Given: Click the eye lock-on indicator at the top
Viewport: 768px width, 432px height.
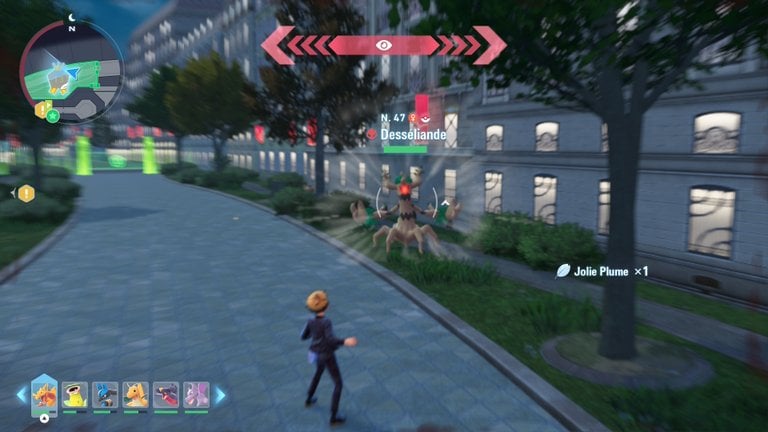Looking at the screenshot, I should (x=384, y=45).
